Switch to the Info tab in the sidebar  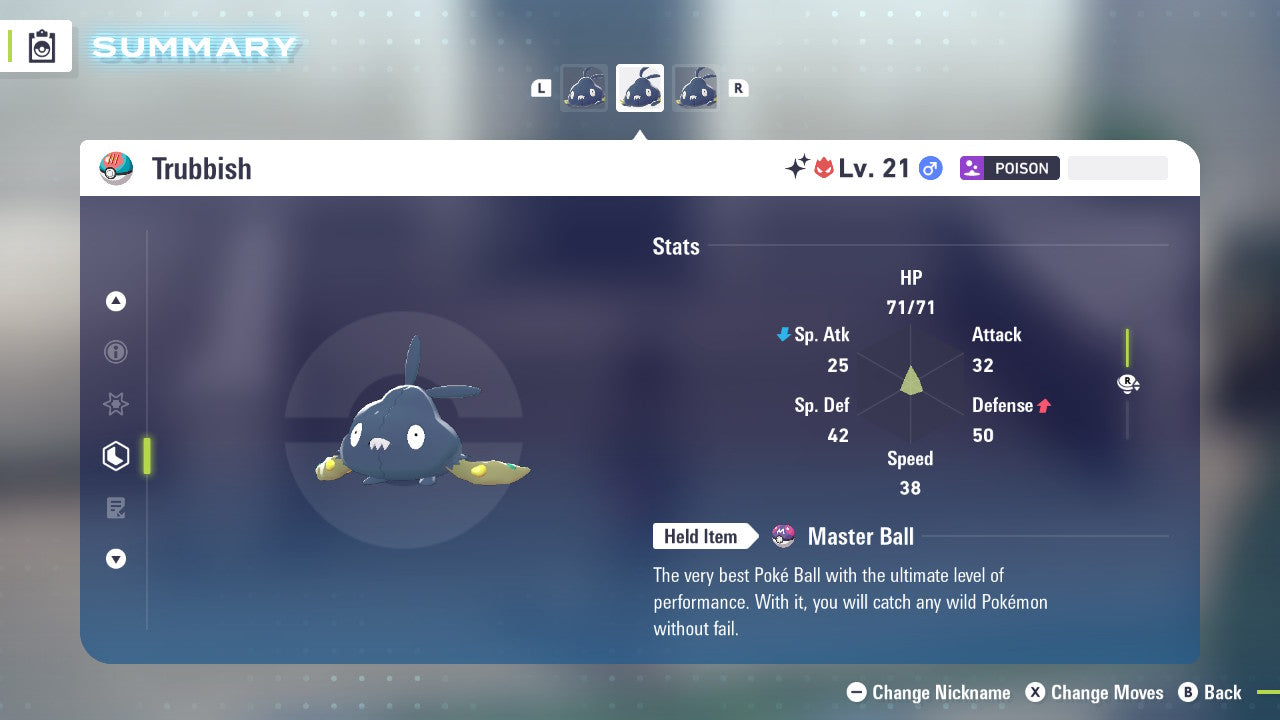tap(116, 352)
